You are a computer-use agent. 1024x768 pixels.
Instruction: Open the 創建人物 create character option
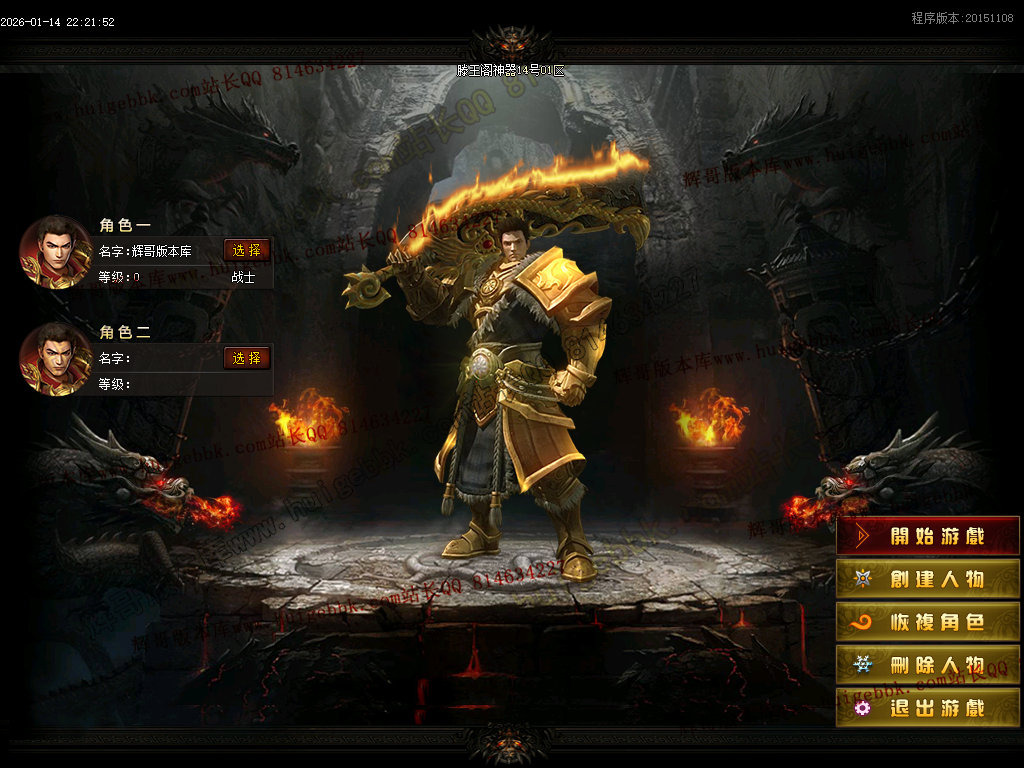tap(927, 579)
